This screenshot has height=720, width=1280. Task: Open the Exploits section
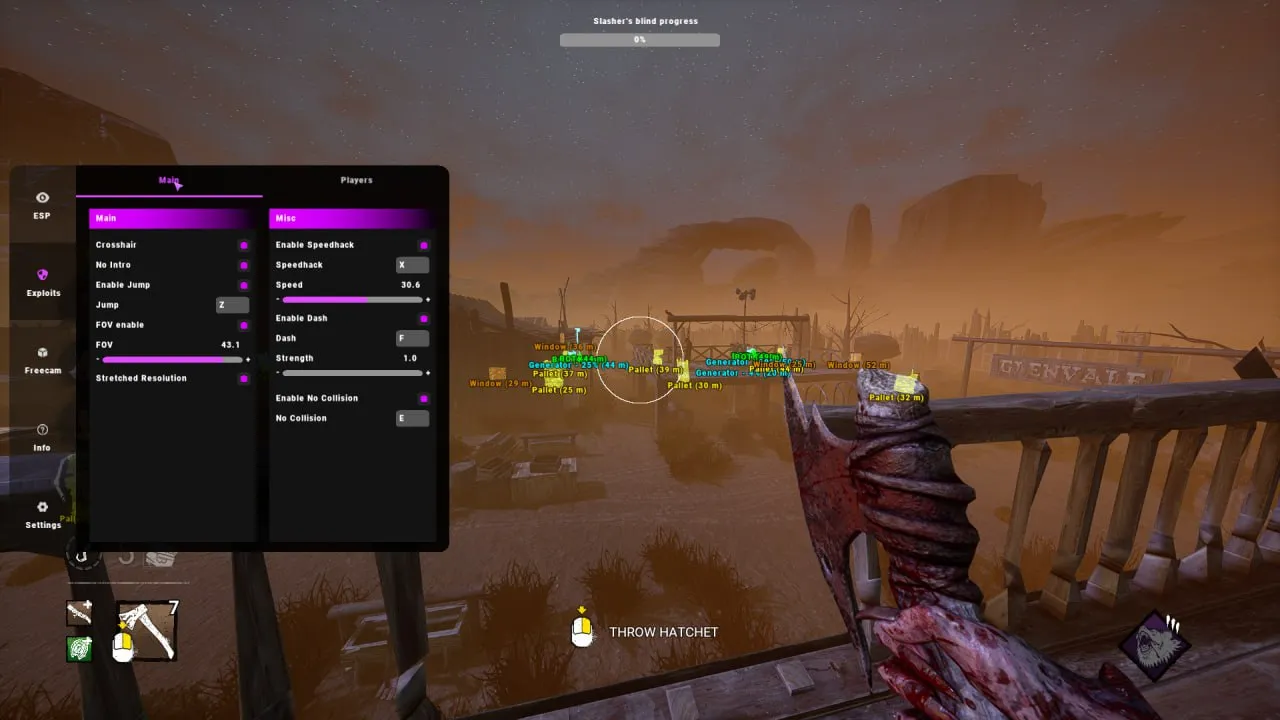(43, 283)
